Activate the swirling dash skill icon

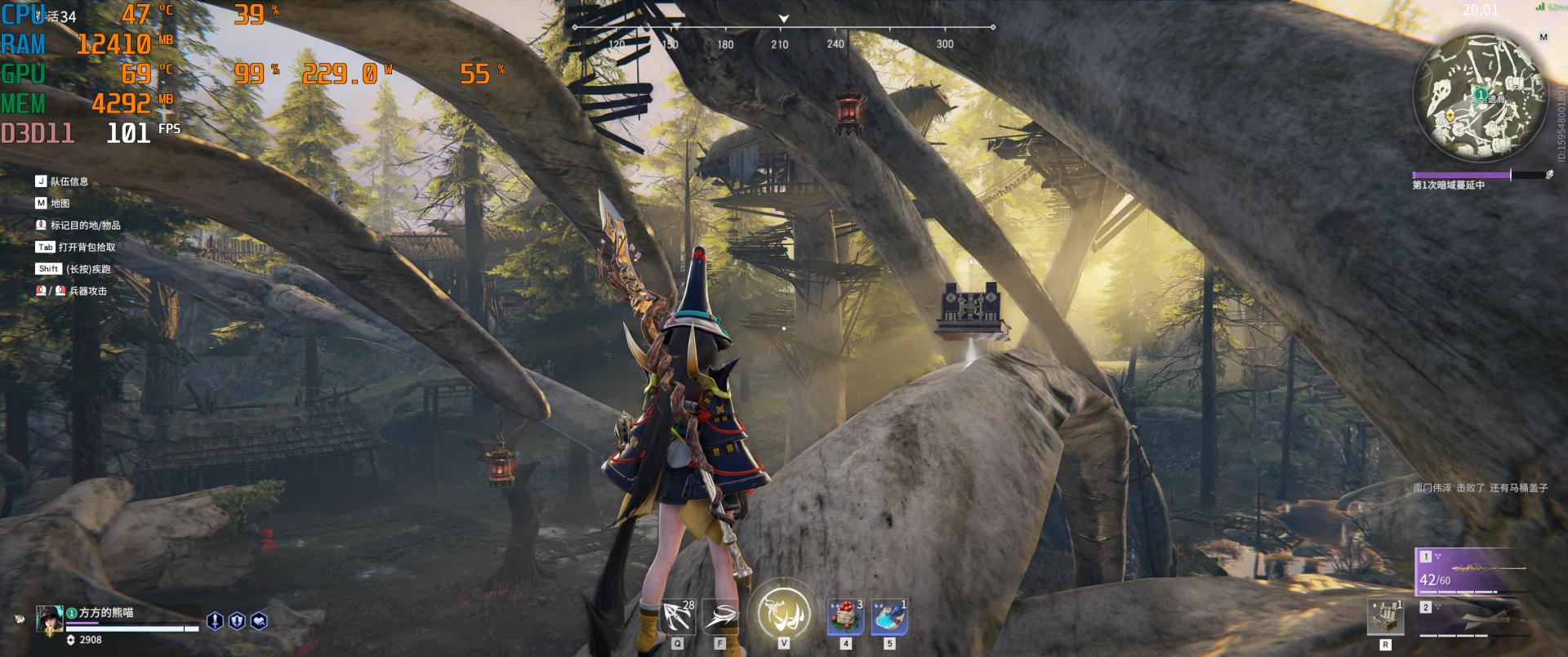(720, 617)
